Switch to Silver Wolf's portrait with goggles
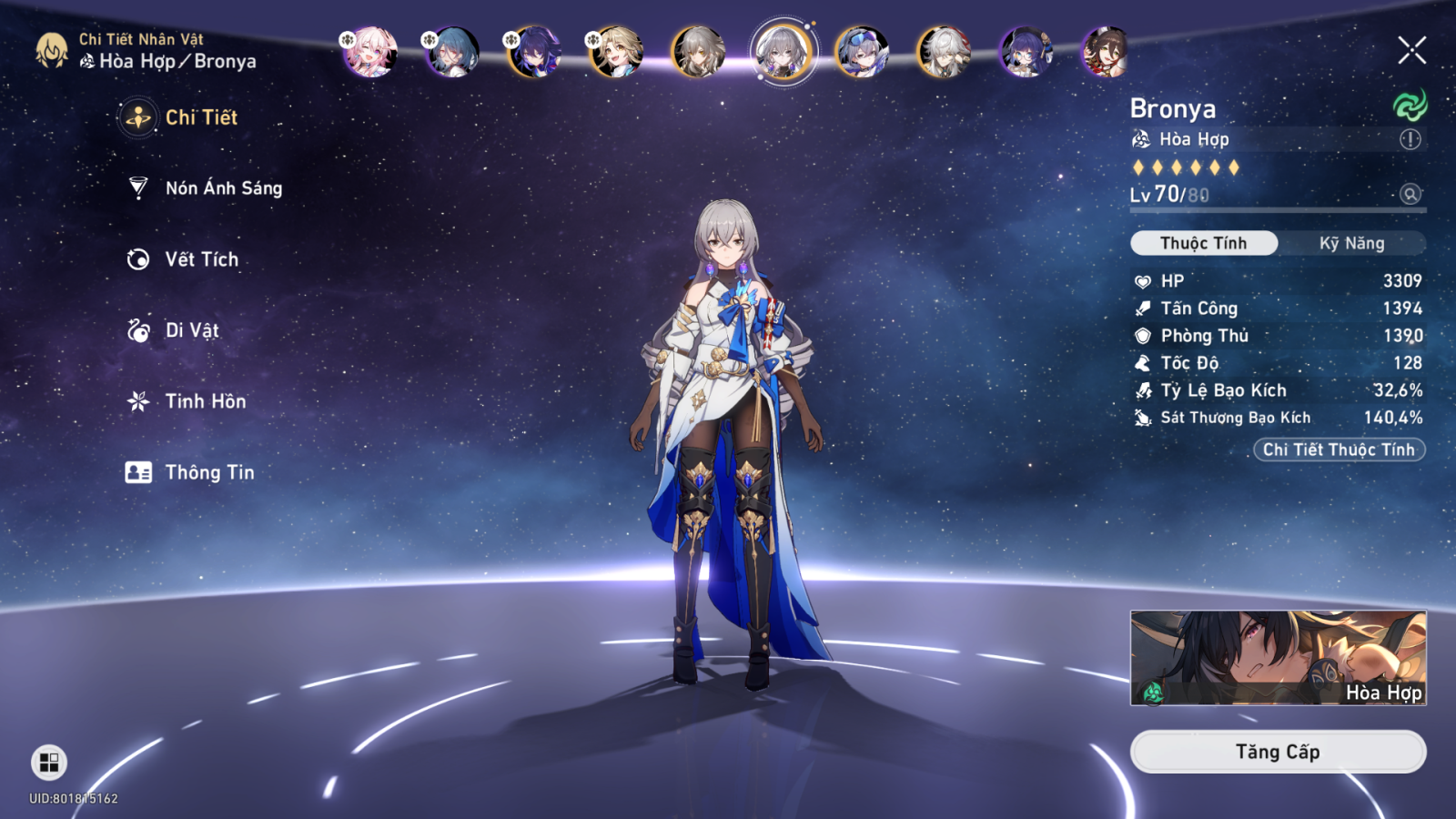The image size is (1456, 819). (862, 52)
